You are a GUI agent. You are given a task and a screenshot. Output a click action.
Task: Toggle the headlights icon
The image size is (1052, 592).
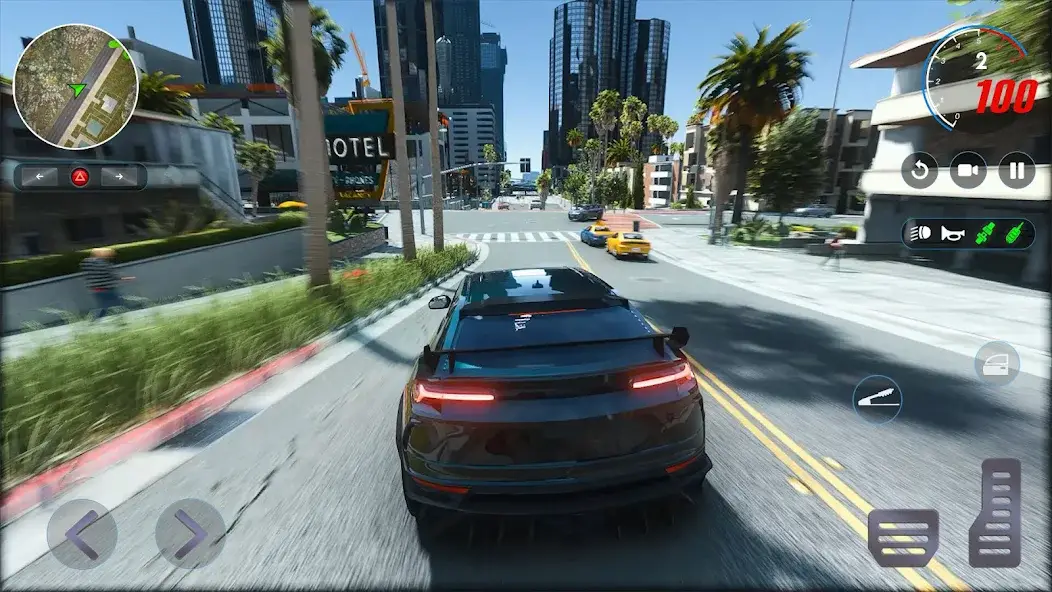(x=922, y=234)
